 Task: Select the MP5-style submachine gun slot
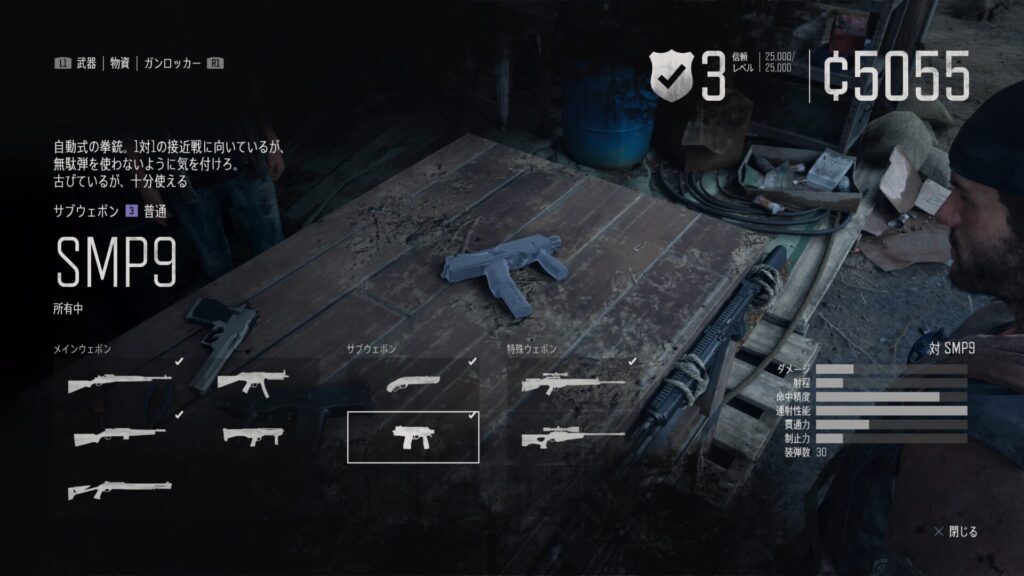pos(253,382)
